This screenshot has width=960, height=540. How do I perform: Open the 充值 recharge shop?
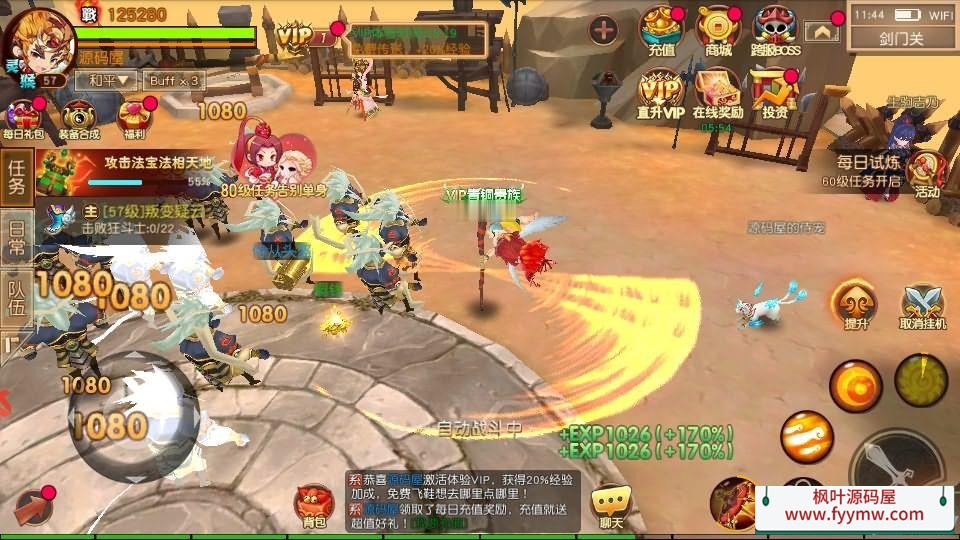661,30
